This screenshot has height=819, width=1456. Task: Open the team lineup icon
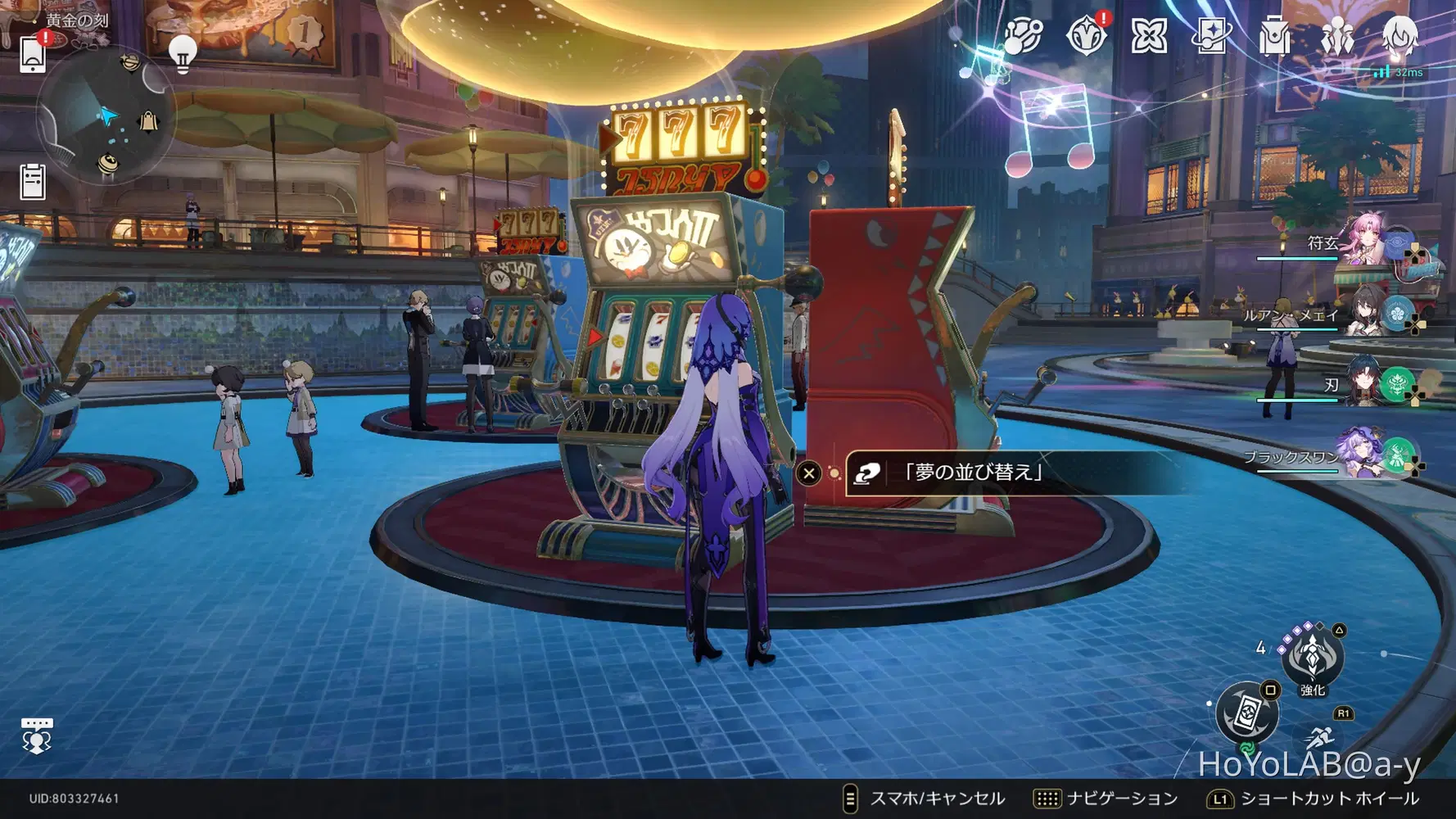(x=1336, y=36)
